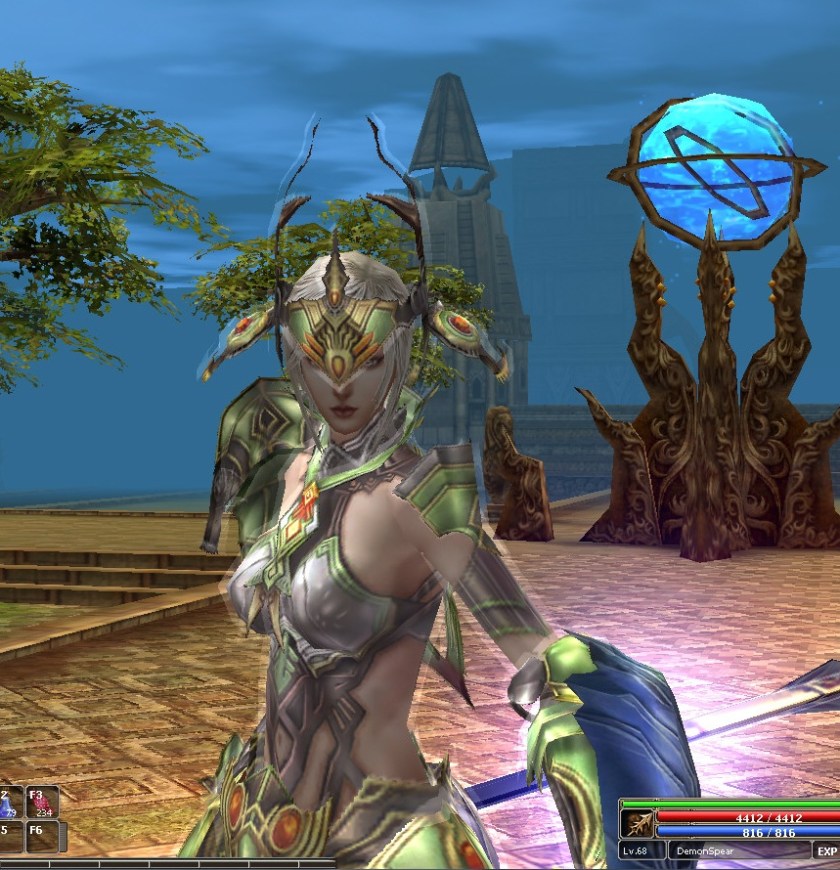
Task: Click the spear class portrait icon
Action: coord(636,823)
